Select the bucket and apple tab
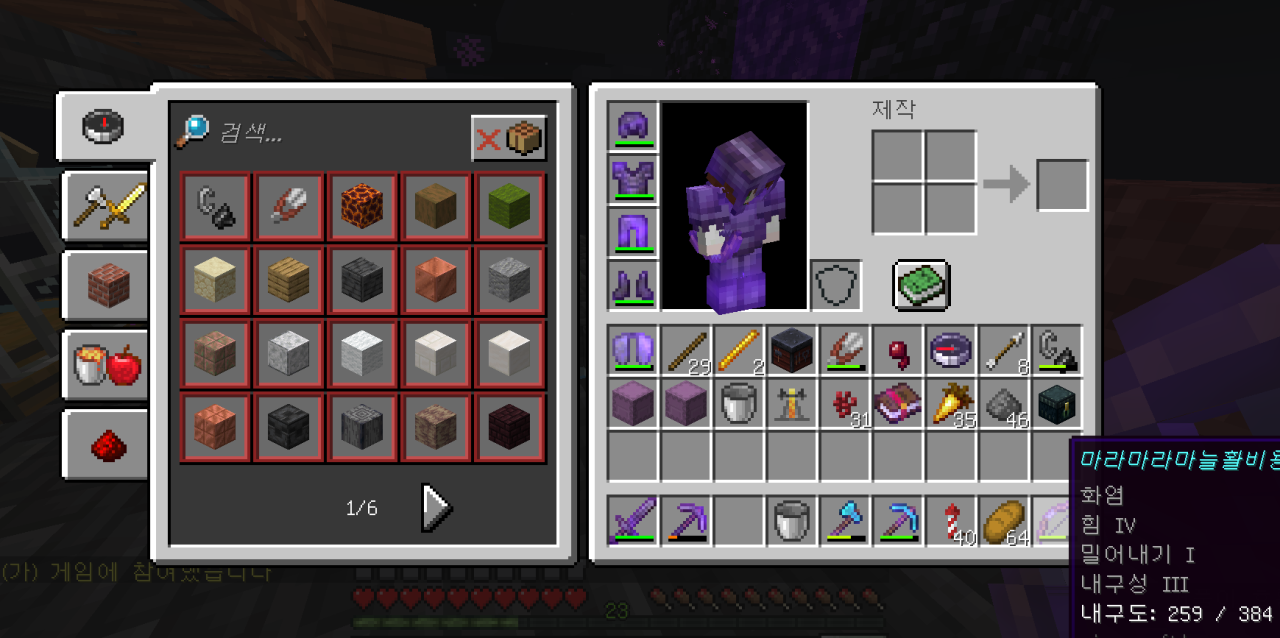The image size is (1280, 638). 106,366
